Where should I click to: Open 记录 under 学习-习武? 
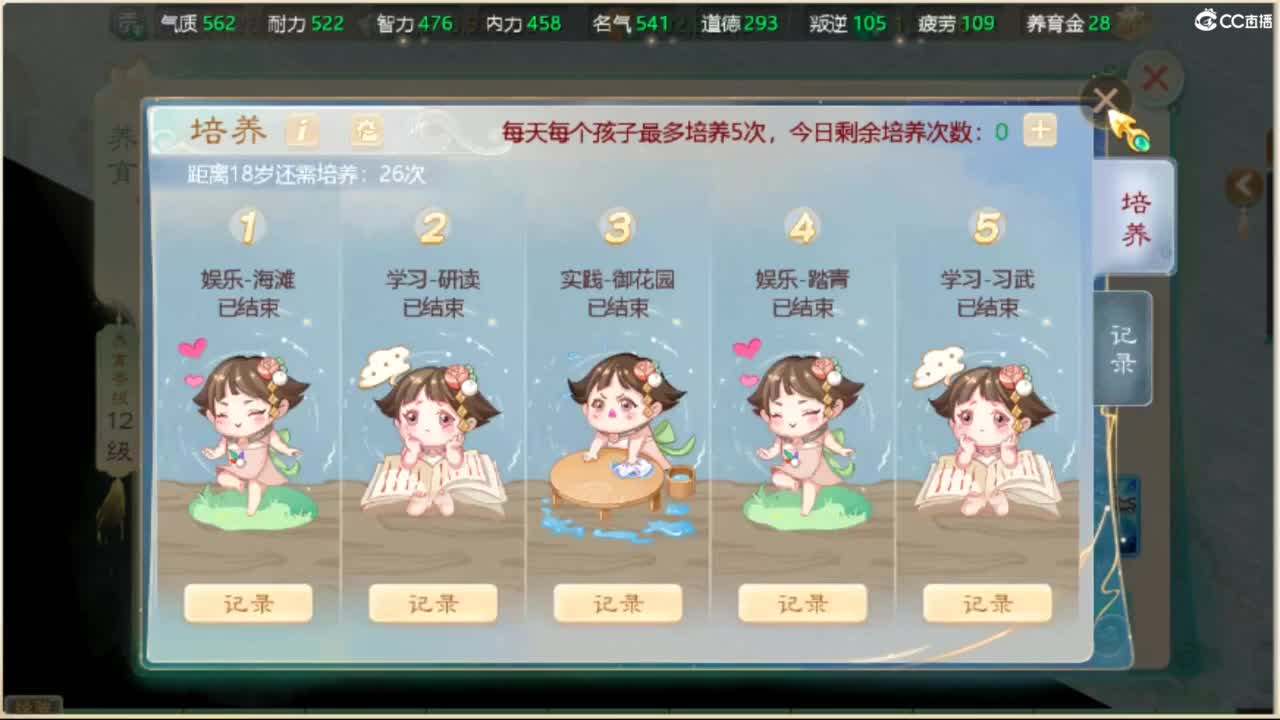click(x=988, y=603)
